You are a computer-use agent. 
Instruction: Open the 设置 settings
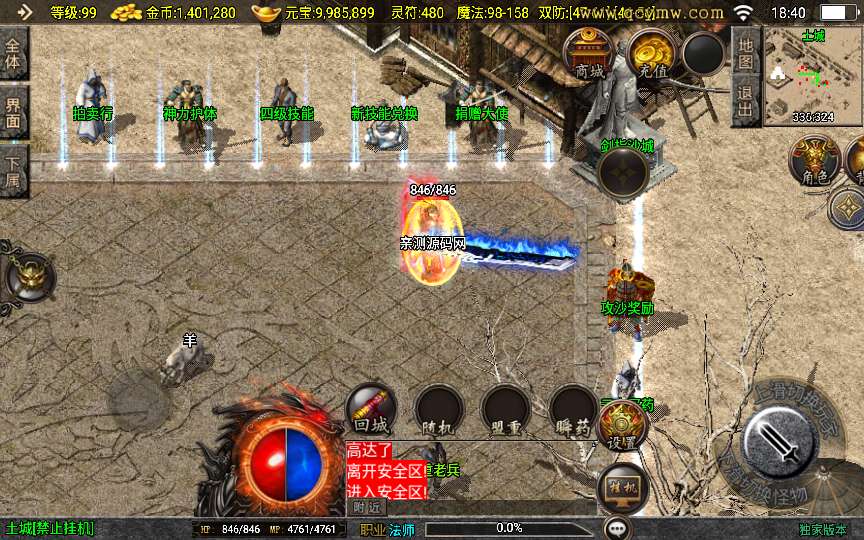click(x=623, y=426)
